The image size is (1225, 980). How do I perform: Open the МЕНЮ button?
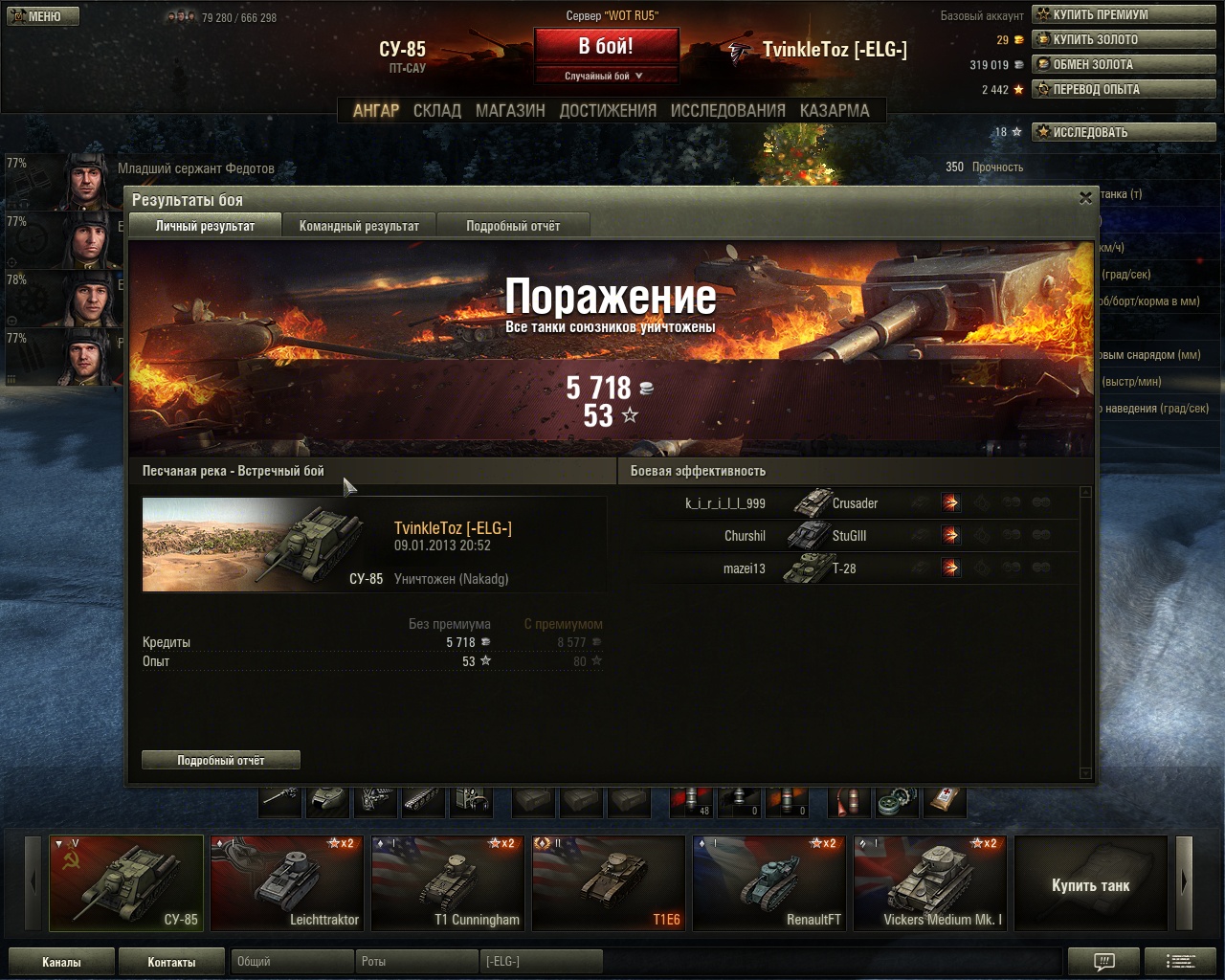(43, 16)
